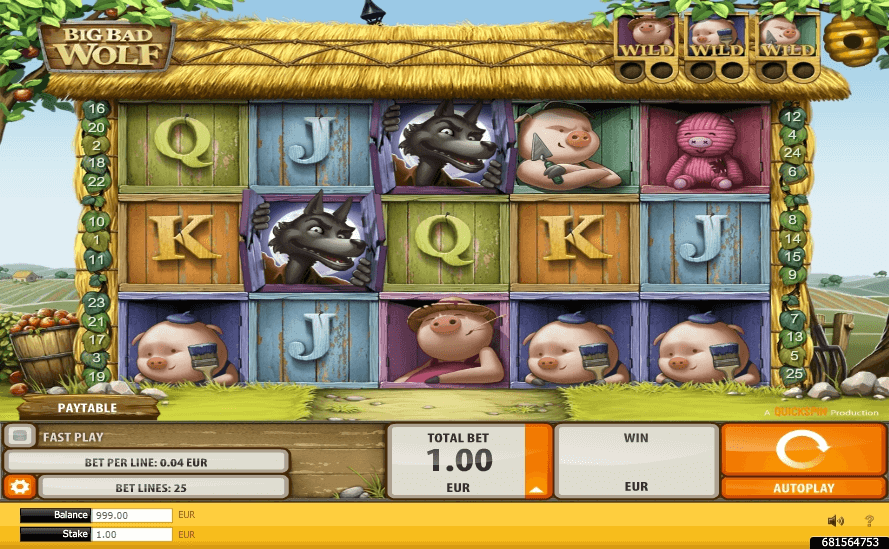889x549 pixels.
Task: Expand the Total Bet selector arrow
Action: 537,489
